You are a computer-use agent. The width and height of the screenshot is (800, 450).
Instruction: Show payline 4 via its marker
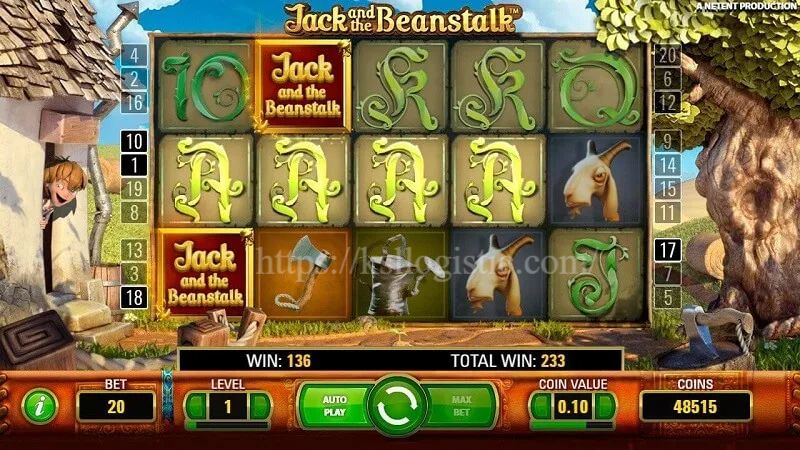[134, 56]
